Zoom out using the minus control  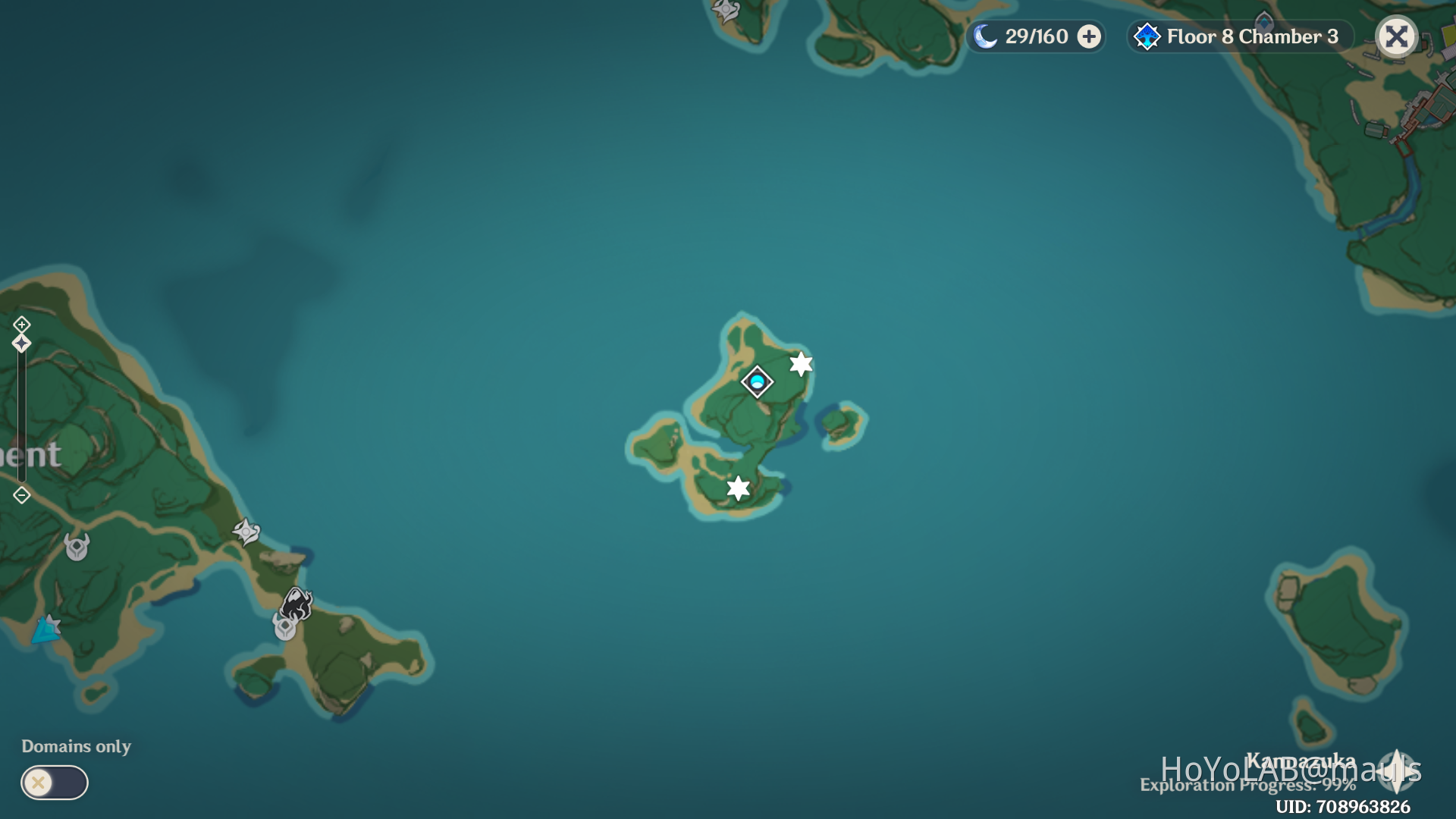tap(21, 495)
